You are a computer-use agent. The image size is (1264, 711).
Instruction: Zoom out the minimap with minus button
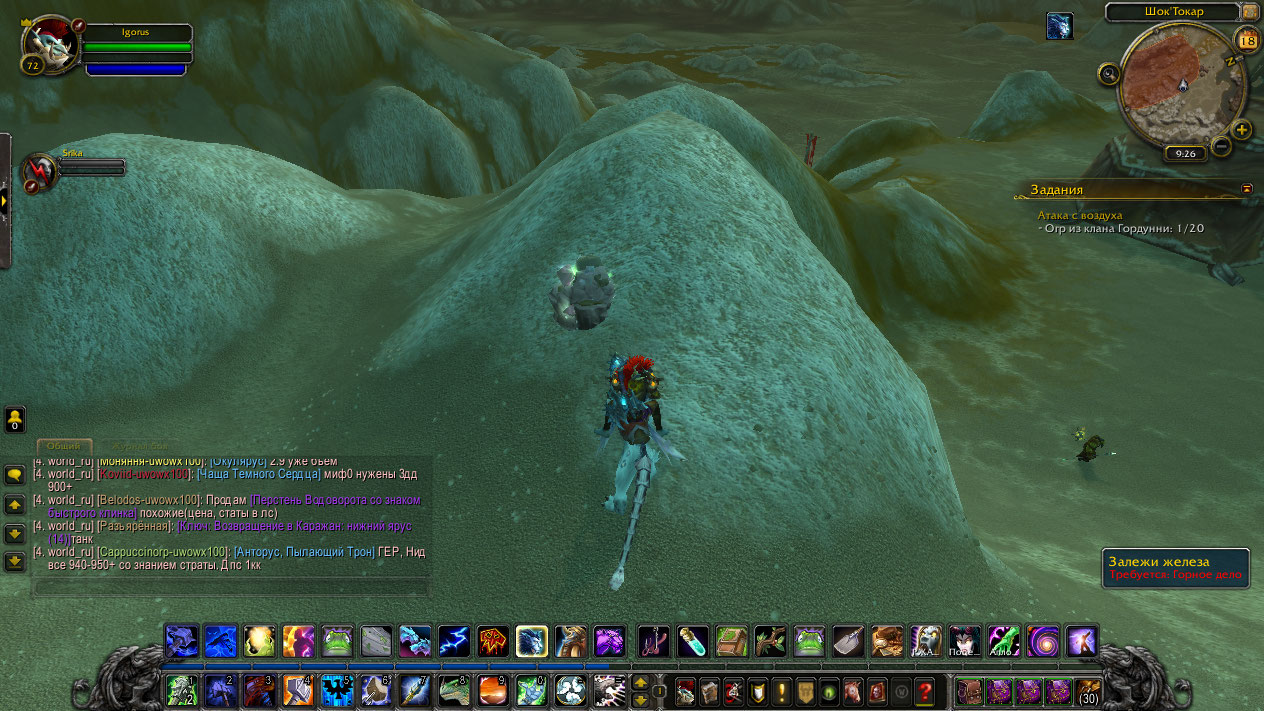pyautogui.click(x=1221, y=146)
